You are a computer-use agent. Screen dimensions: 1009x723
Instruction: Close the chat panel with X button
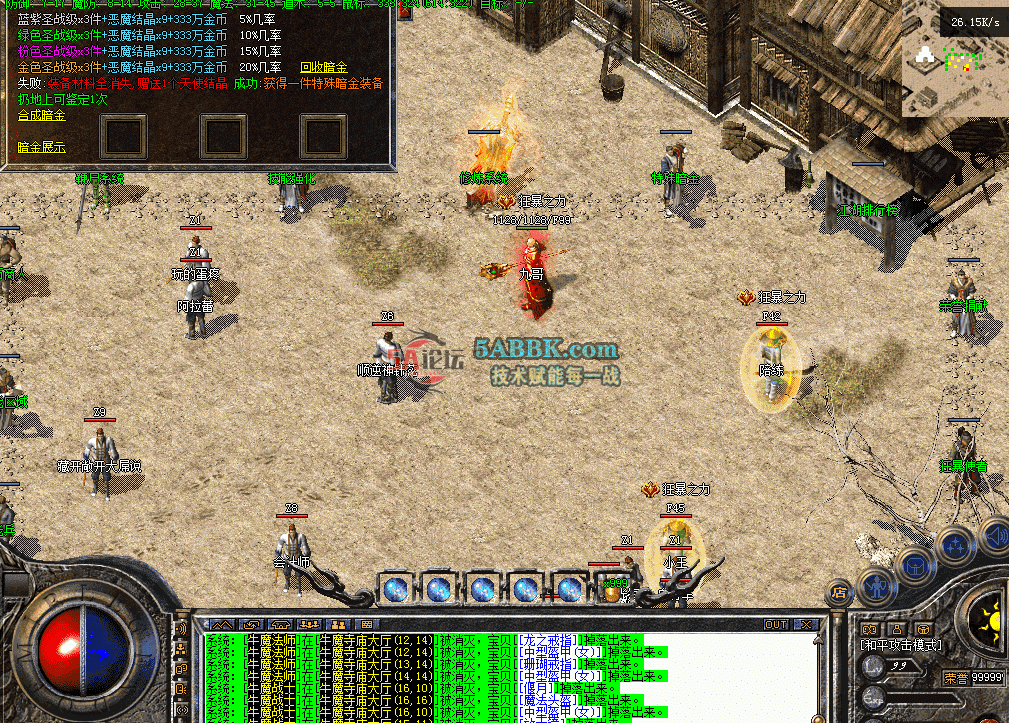[805, 625]
